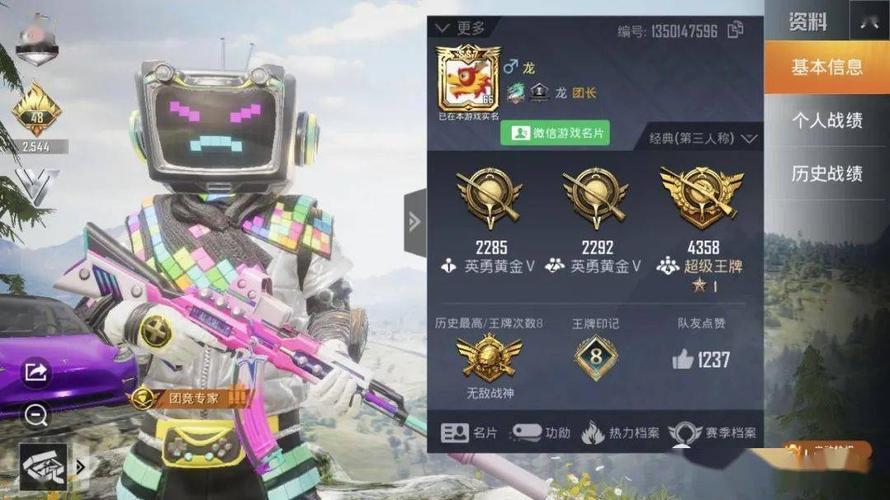Open the 团竞专家 title badge
The image size is (890, 500).
point(190,398)
